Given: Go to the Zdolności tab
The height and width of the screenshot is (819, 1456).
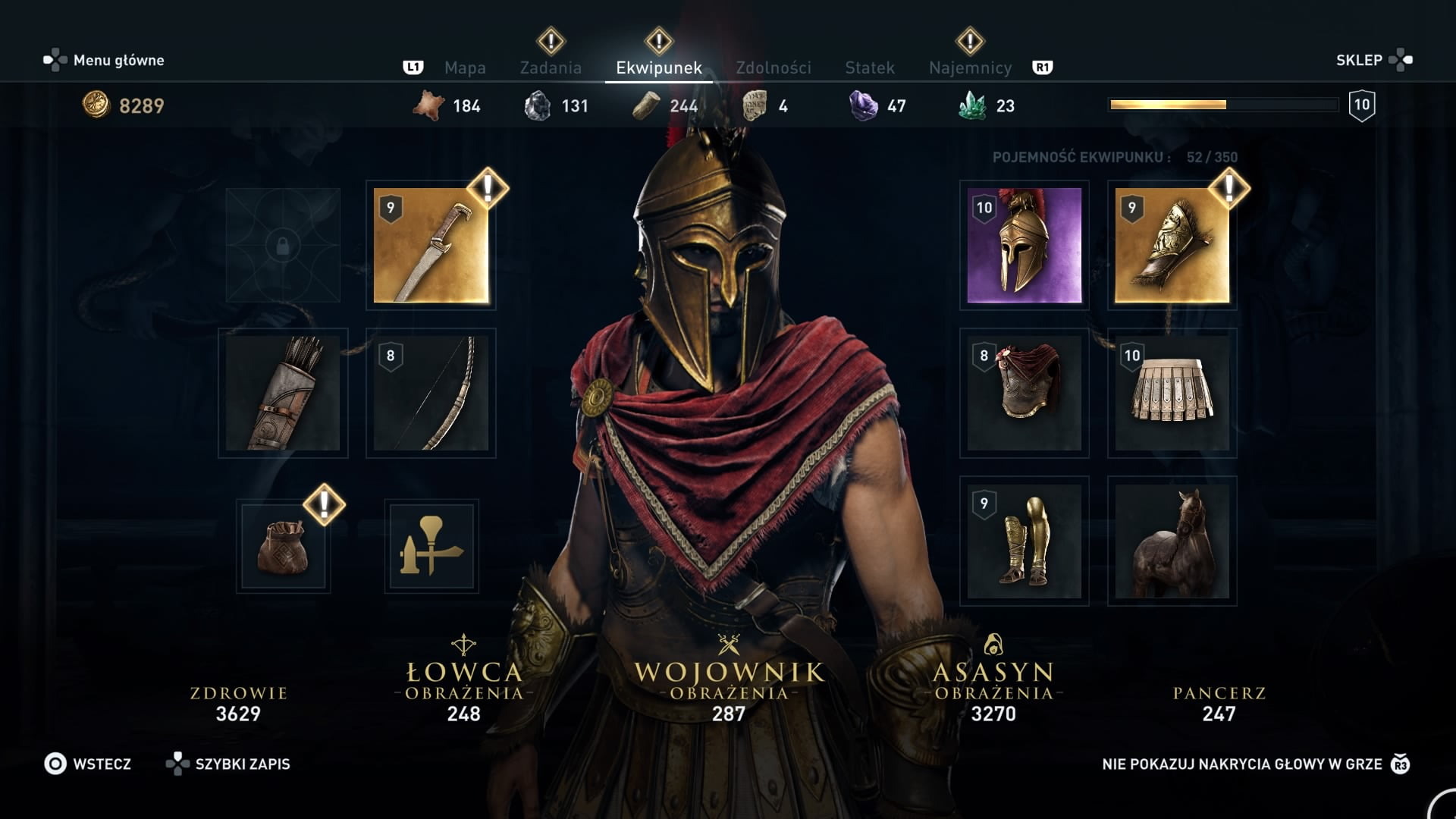Looking at the screenshot, I should [x=773, y=67].
